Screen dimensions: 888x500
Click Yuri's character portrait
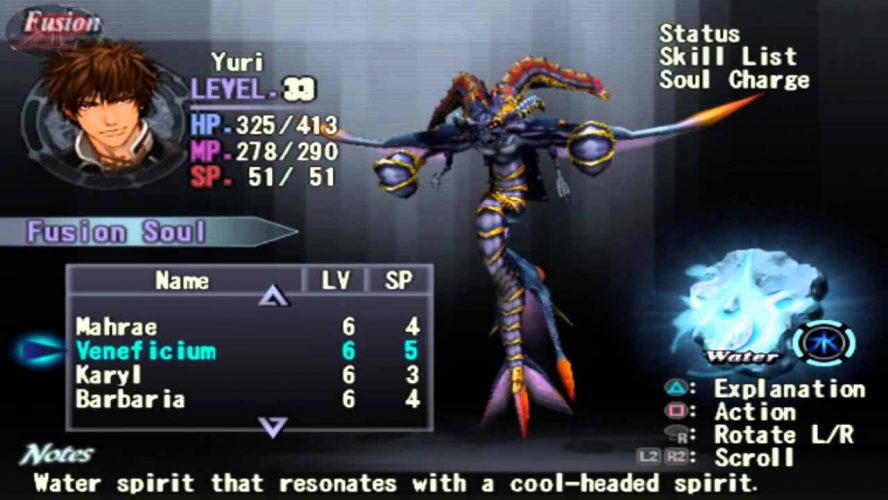(x=97, y=105)
